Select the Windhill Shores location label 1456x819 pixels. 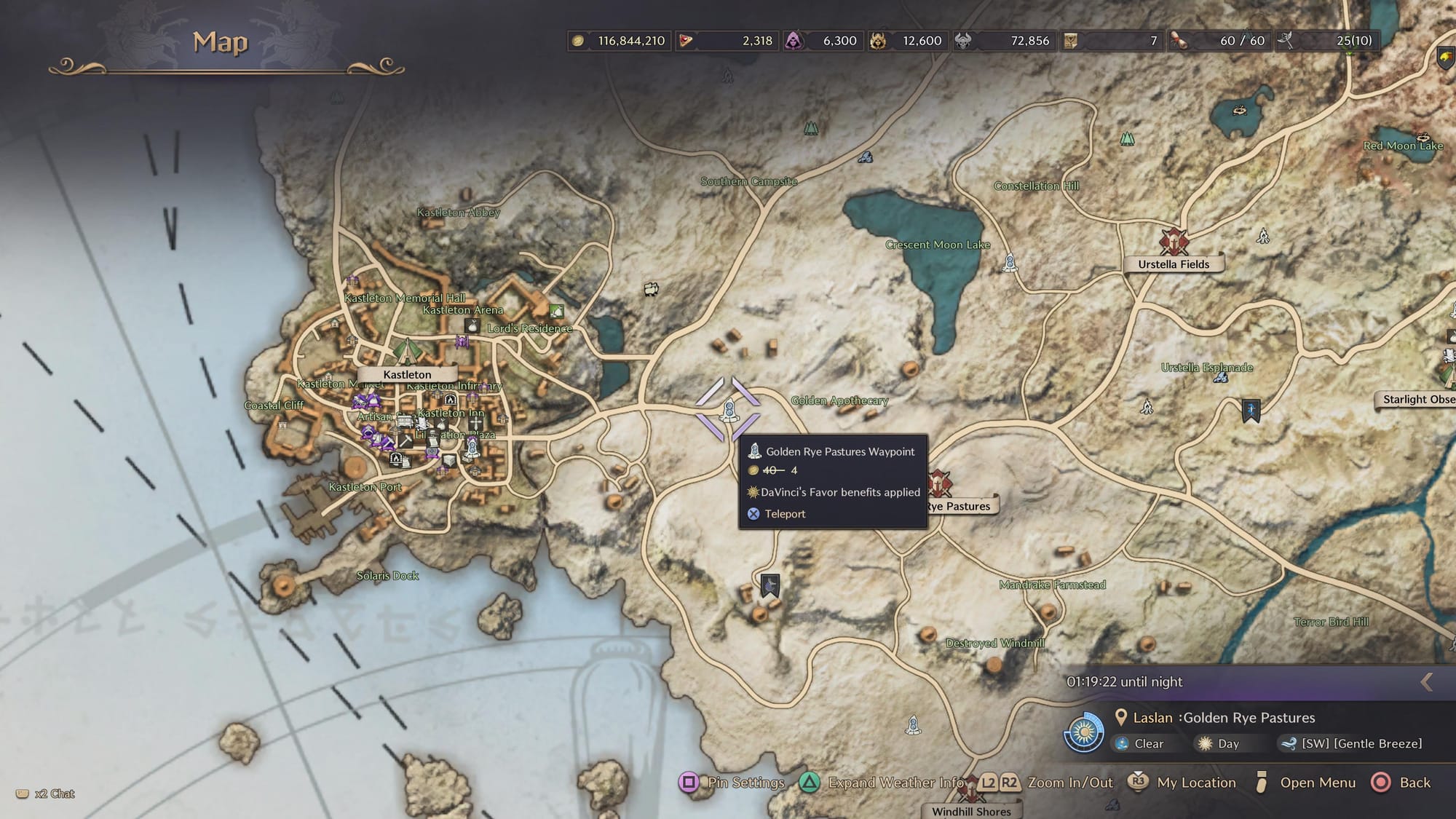coord(971,811)
